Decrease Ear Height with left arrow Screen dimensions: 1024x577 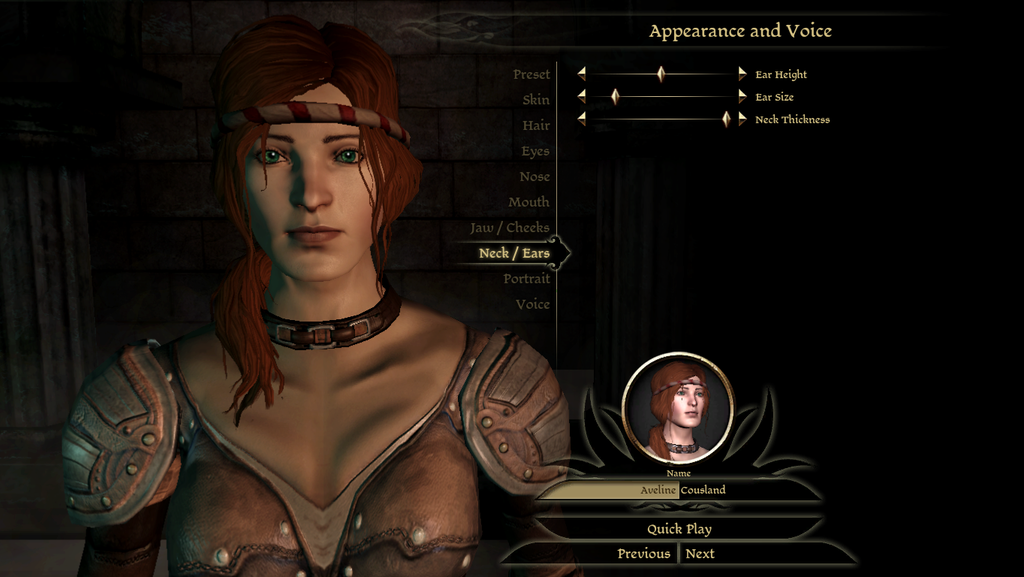coord(581,74)
